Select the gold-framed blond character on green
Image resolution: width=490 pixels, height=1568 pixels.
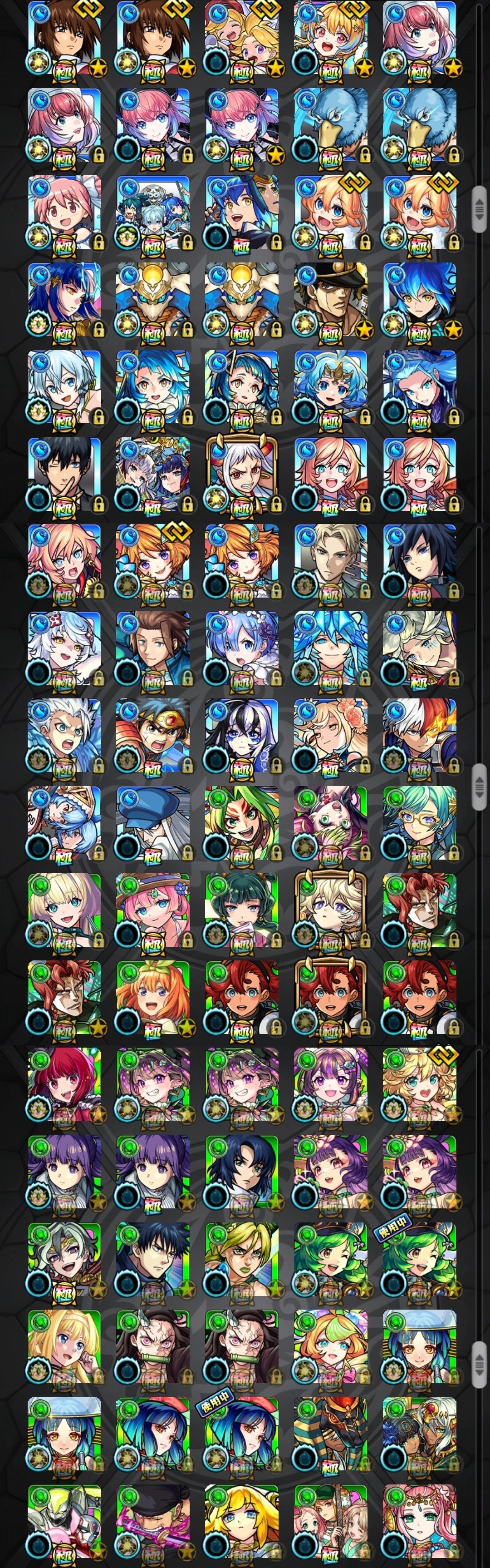point(330,910)
